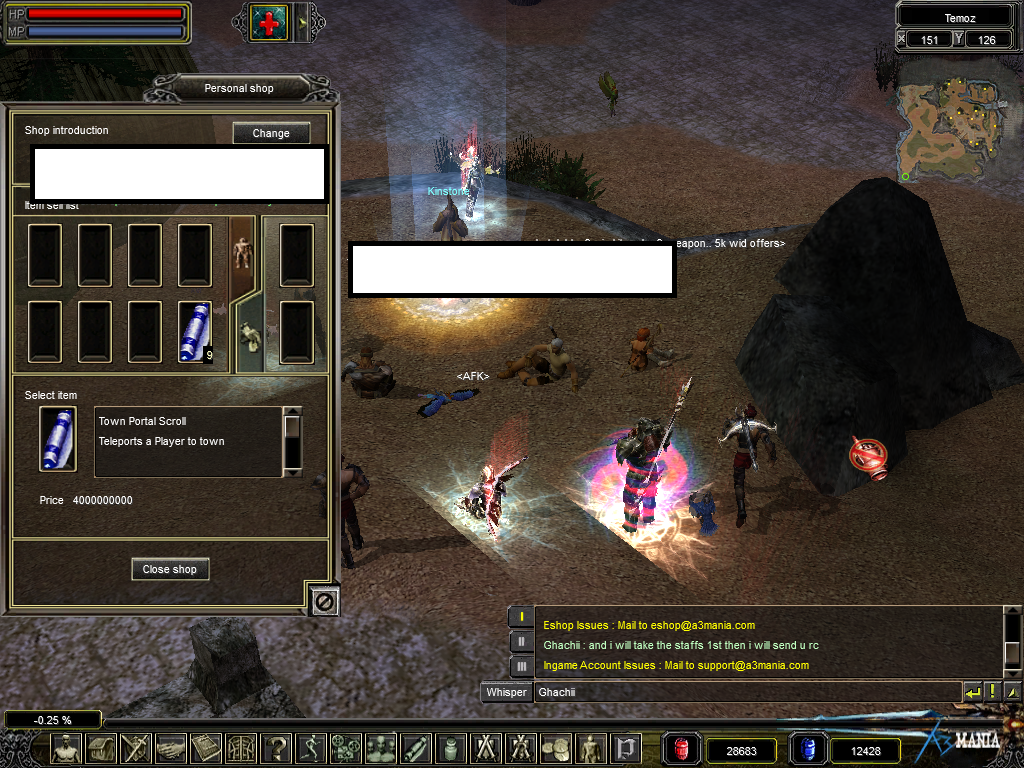This screenshot has height=768, width=1024.
Task: Click Change next to Shop introduction
Action: 271,133
